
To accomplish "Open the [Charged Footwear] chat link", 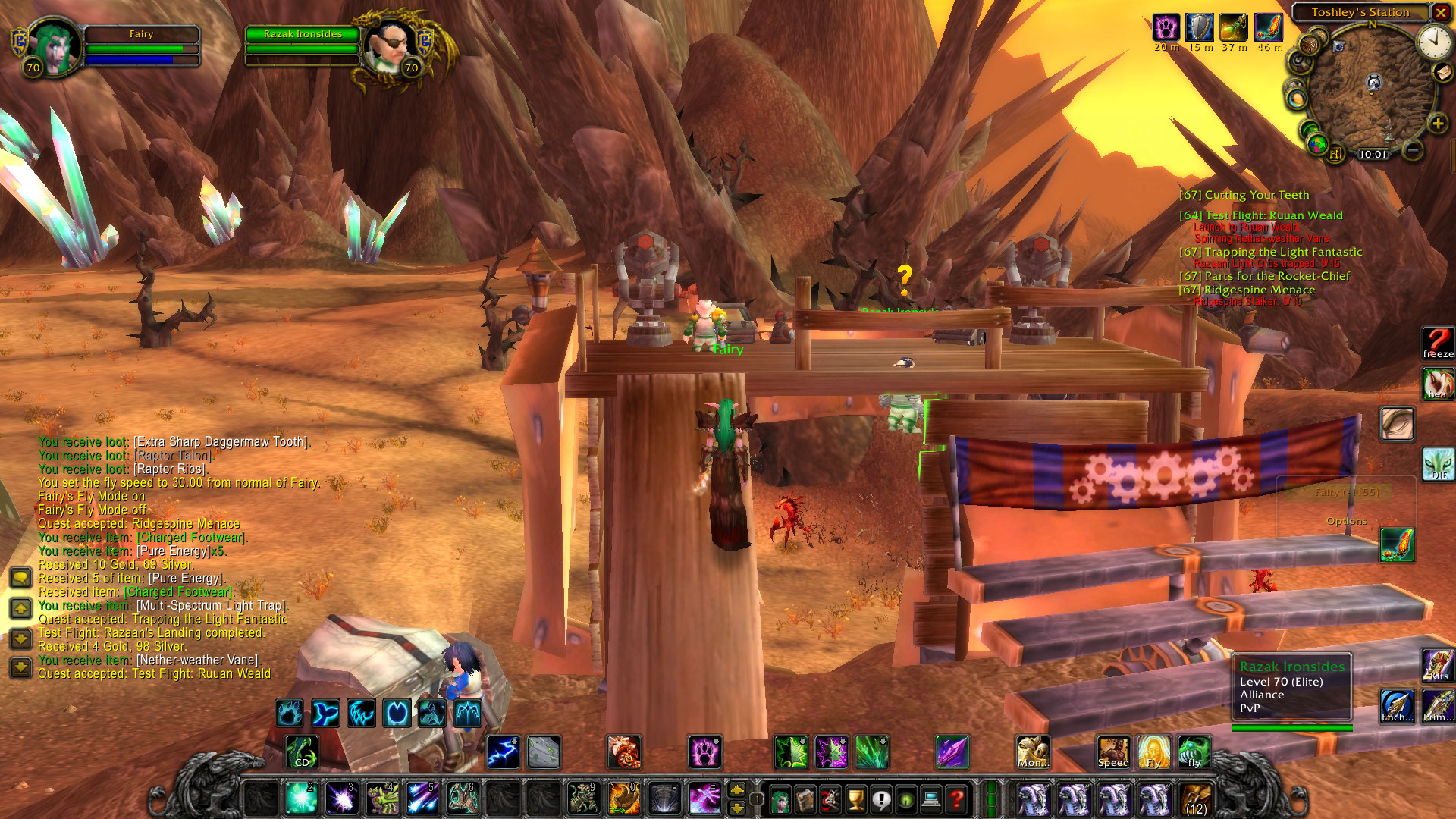I will [193, 537].
